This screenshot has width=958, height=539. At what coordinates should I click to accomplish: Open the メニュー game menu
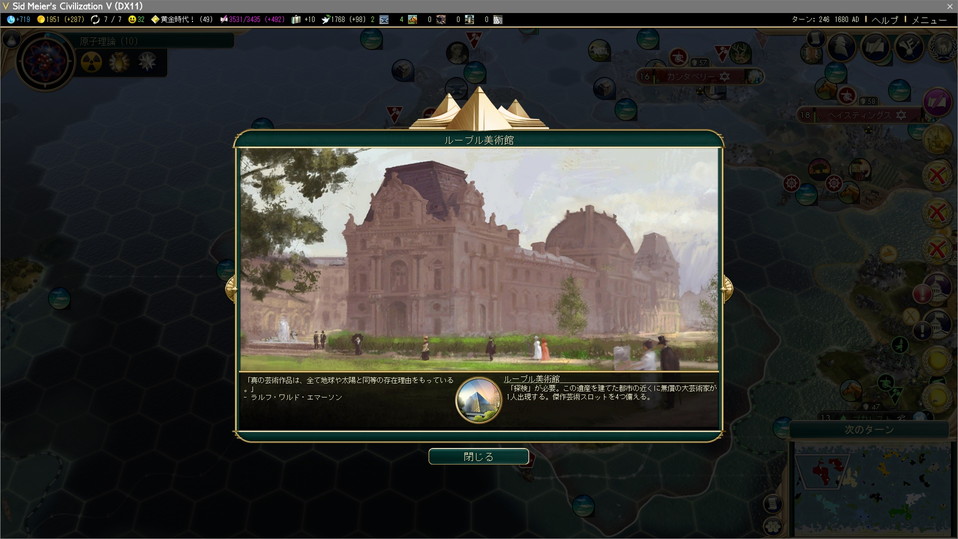928,19
